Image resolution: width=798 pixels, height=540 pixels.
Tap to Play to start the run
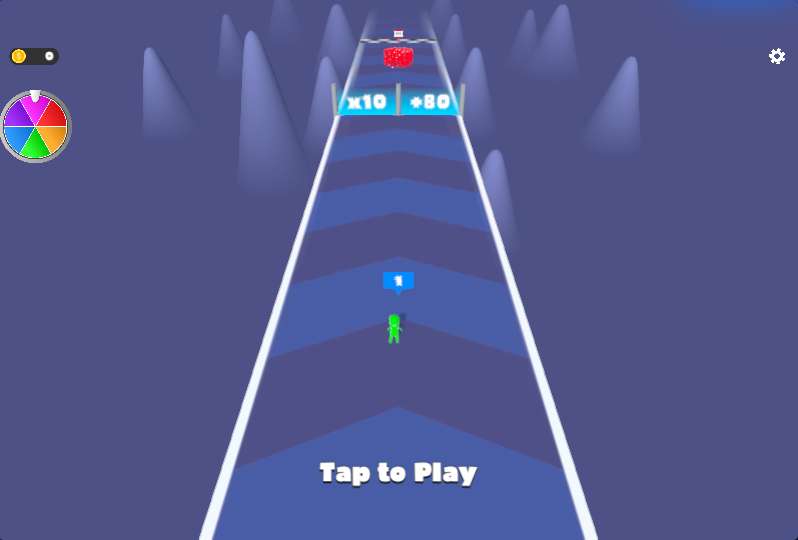(x=398, y=473)
